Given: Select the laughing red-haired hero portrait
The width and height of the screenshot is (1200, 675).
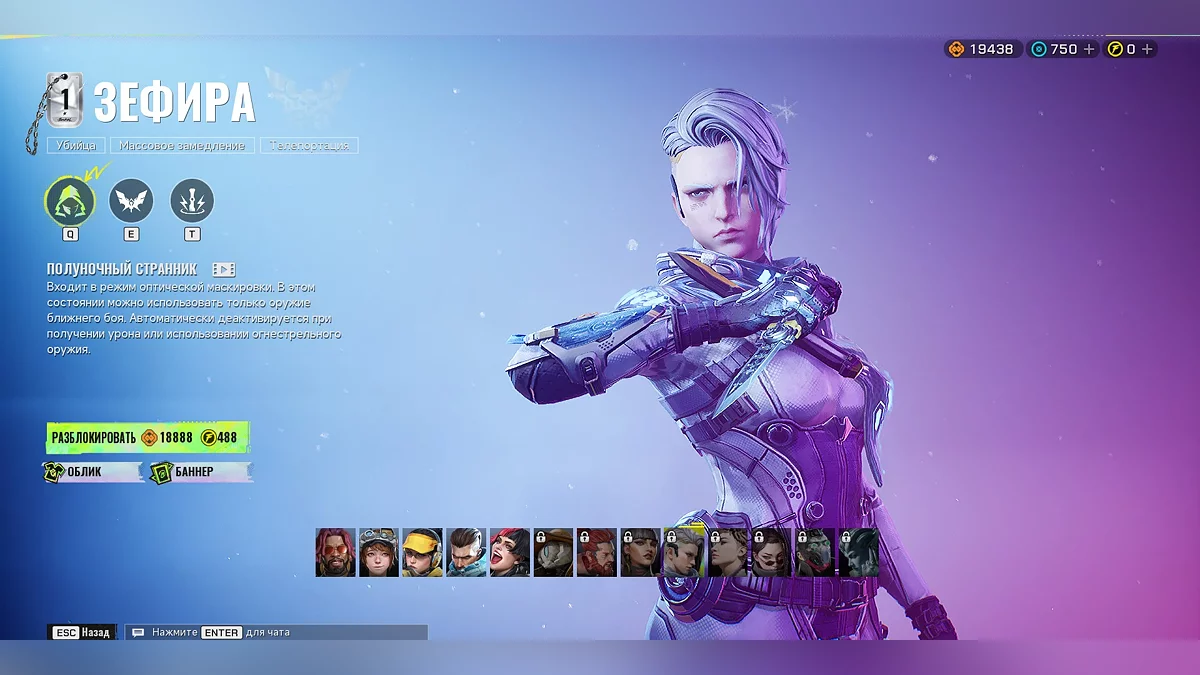Looking at the screenshot, I should pyautogui.click(x=510, y=553).
